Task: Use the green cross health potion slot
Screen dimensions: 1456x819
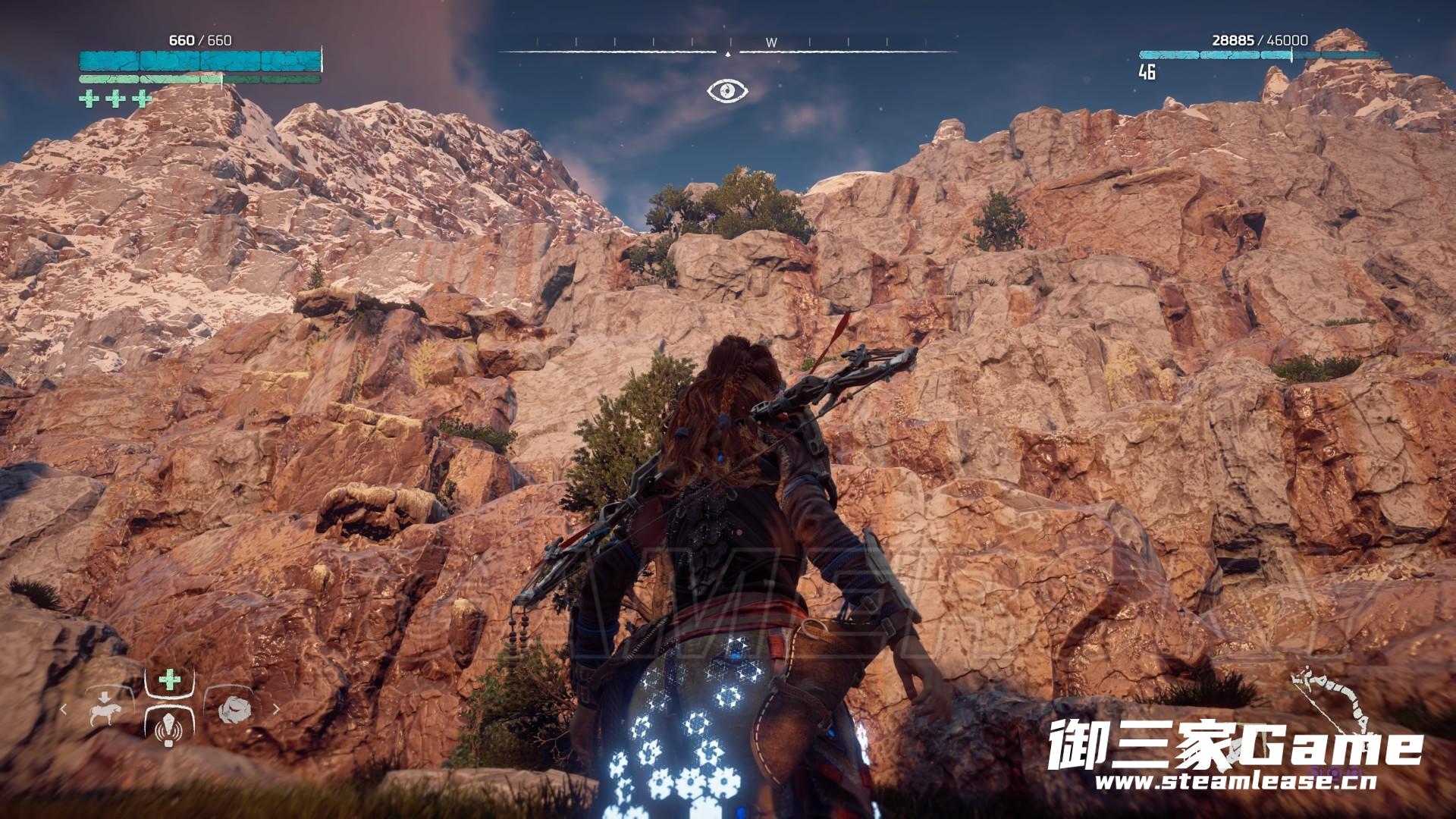Action: (169, 679)
